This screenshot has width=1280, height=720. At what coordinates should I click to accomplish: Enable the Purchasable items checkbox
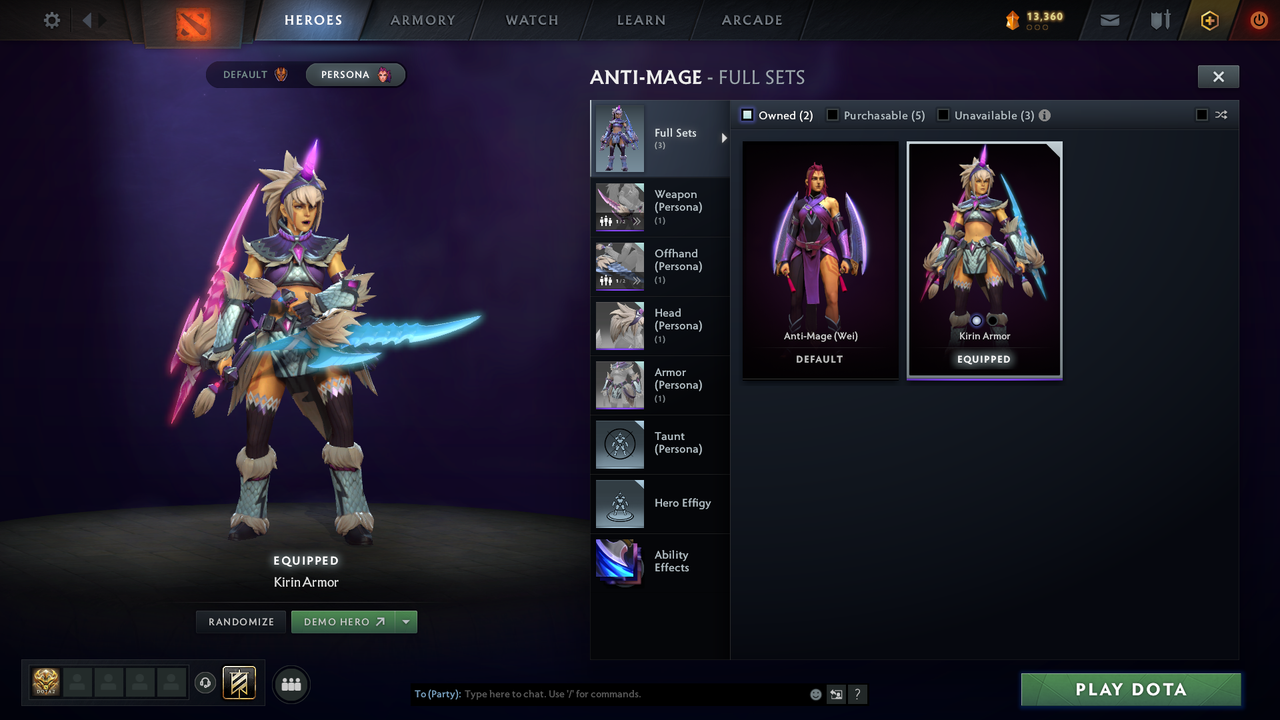[833, 115]
